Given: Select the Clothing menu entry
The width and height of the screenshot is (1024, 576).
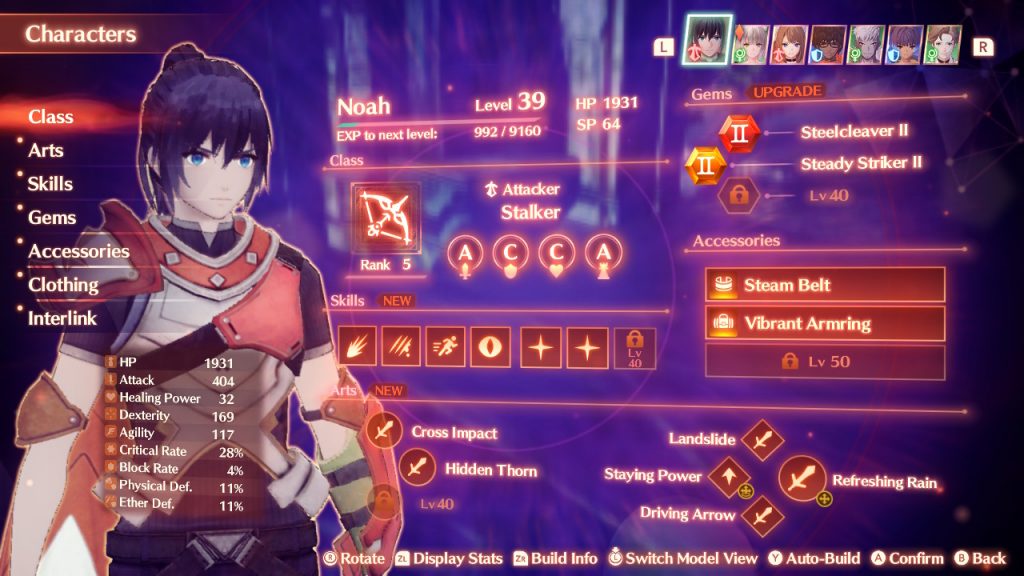Looking at the screenshot, I should 63,285.
